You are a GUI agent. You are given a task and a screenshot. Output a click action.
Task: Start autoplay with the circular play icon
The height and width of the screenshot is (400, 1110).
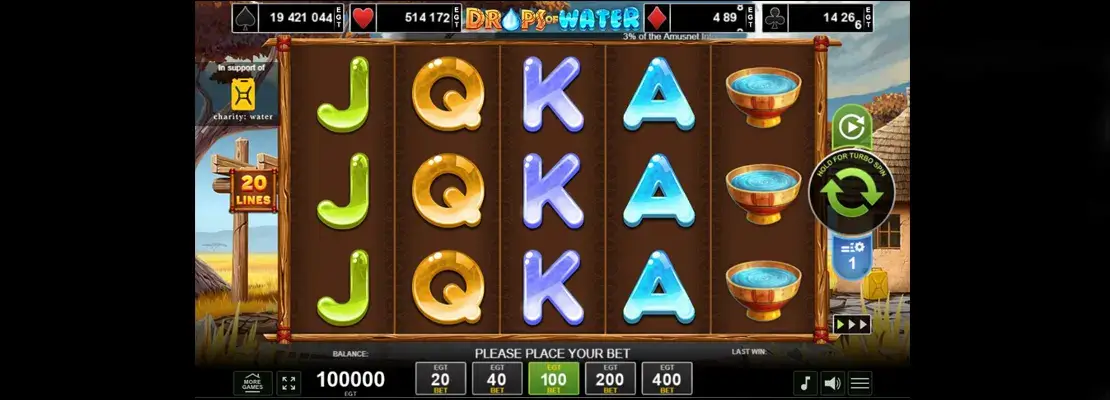pyautogui.click(x=850, y=127)
